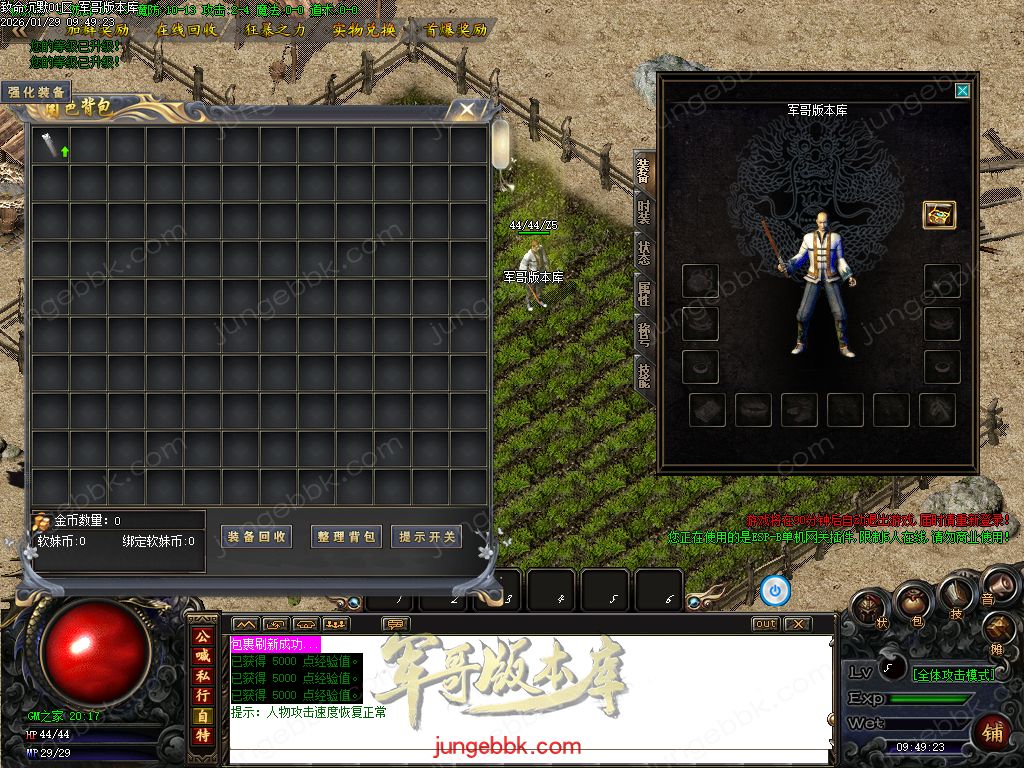Open the 强化装备 enhance equipment button
Viewport: 1024px width, 768px height.
pyautogui.click(x=36, y=93)
